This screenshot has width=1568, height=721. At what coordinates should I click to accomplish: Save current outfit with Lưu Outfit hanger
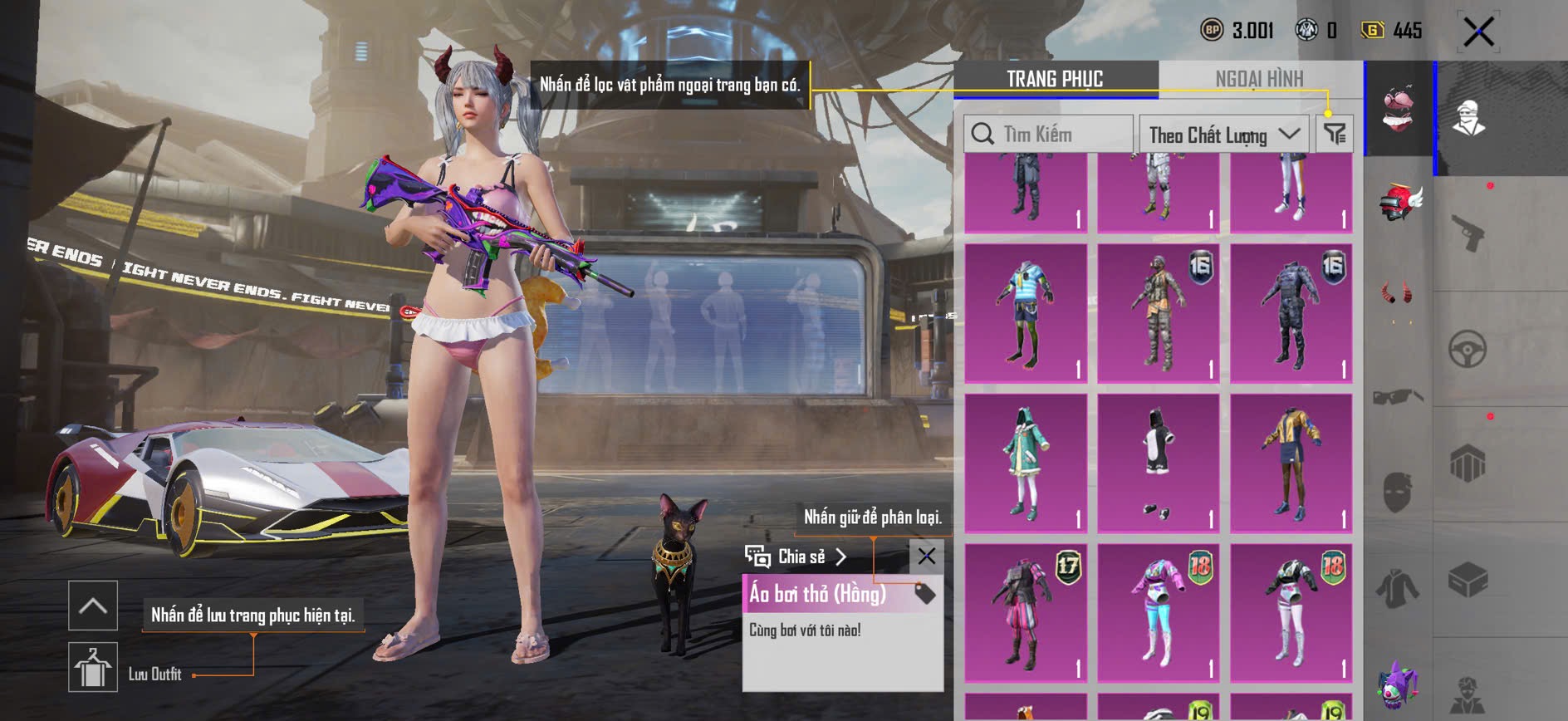[93, 666]
